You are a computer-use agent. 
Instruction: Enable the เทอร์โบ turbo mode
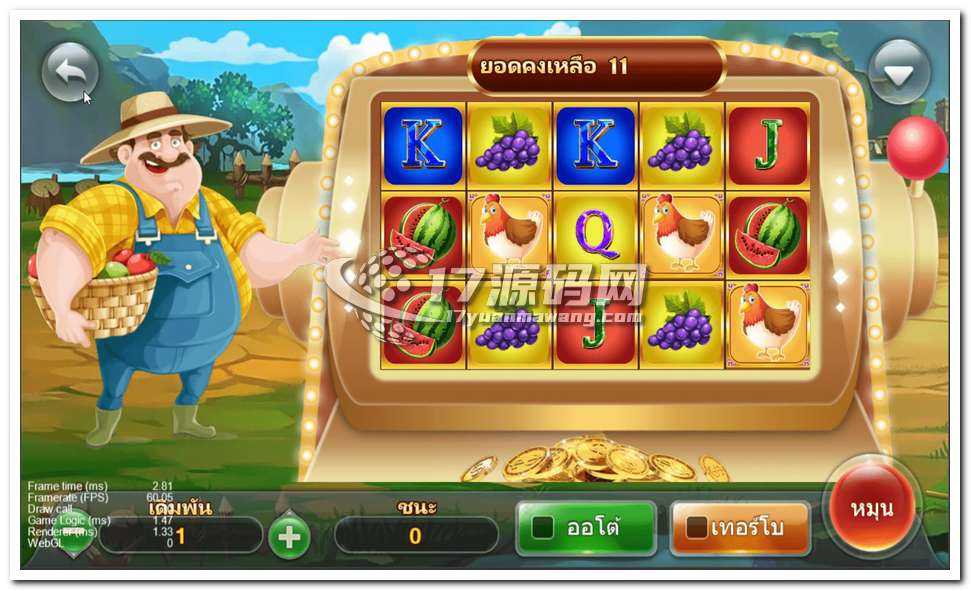[697, 527]
